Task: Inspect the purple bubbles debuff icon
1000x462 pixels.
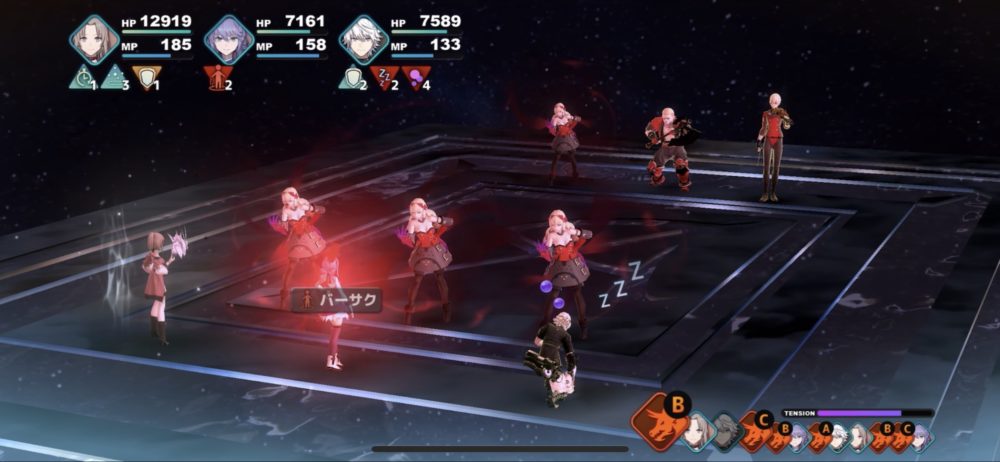Action: 415,78
